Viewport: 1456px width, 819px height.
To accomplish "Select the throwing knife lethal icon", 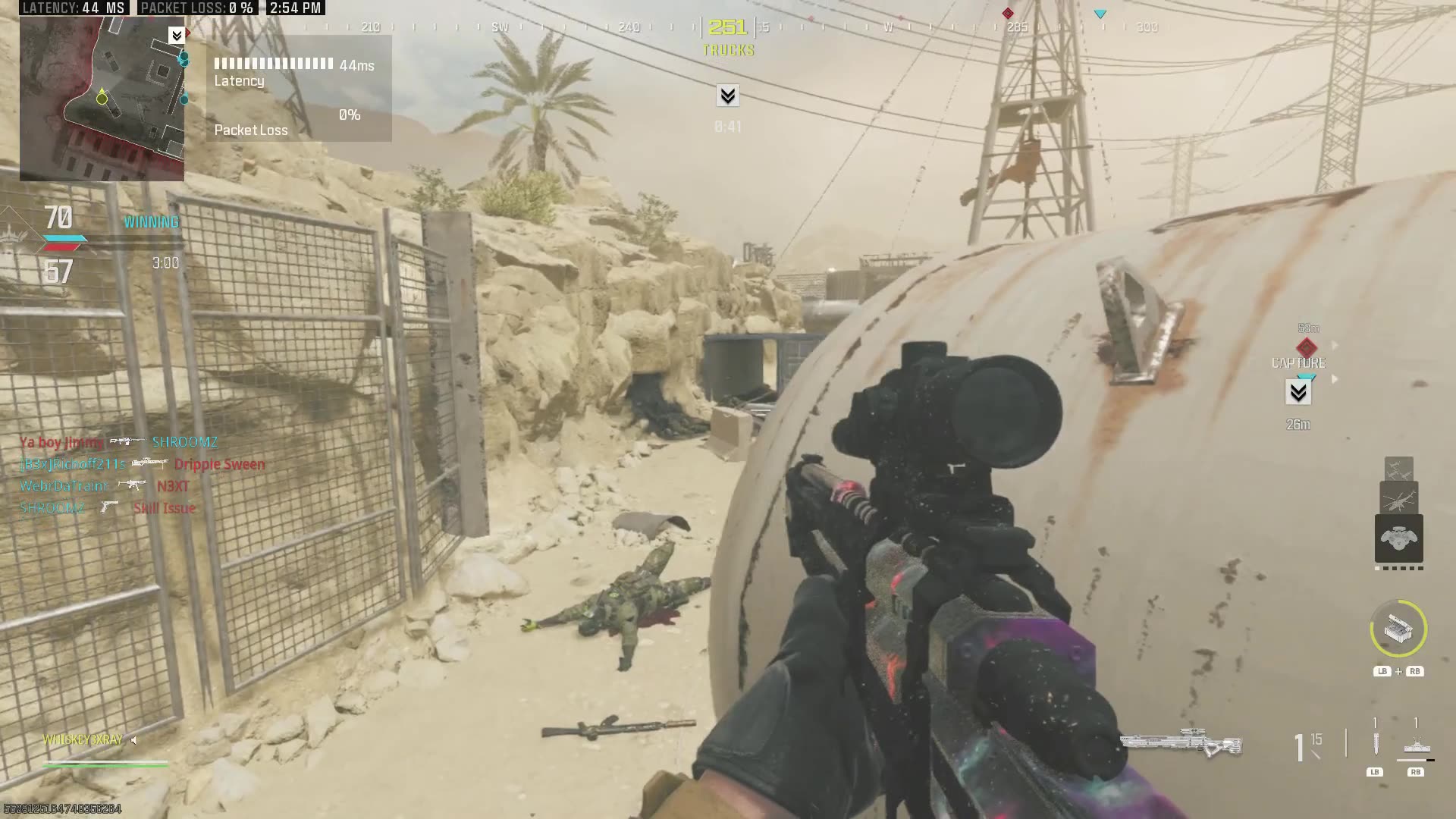I will point(1375,742).
